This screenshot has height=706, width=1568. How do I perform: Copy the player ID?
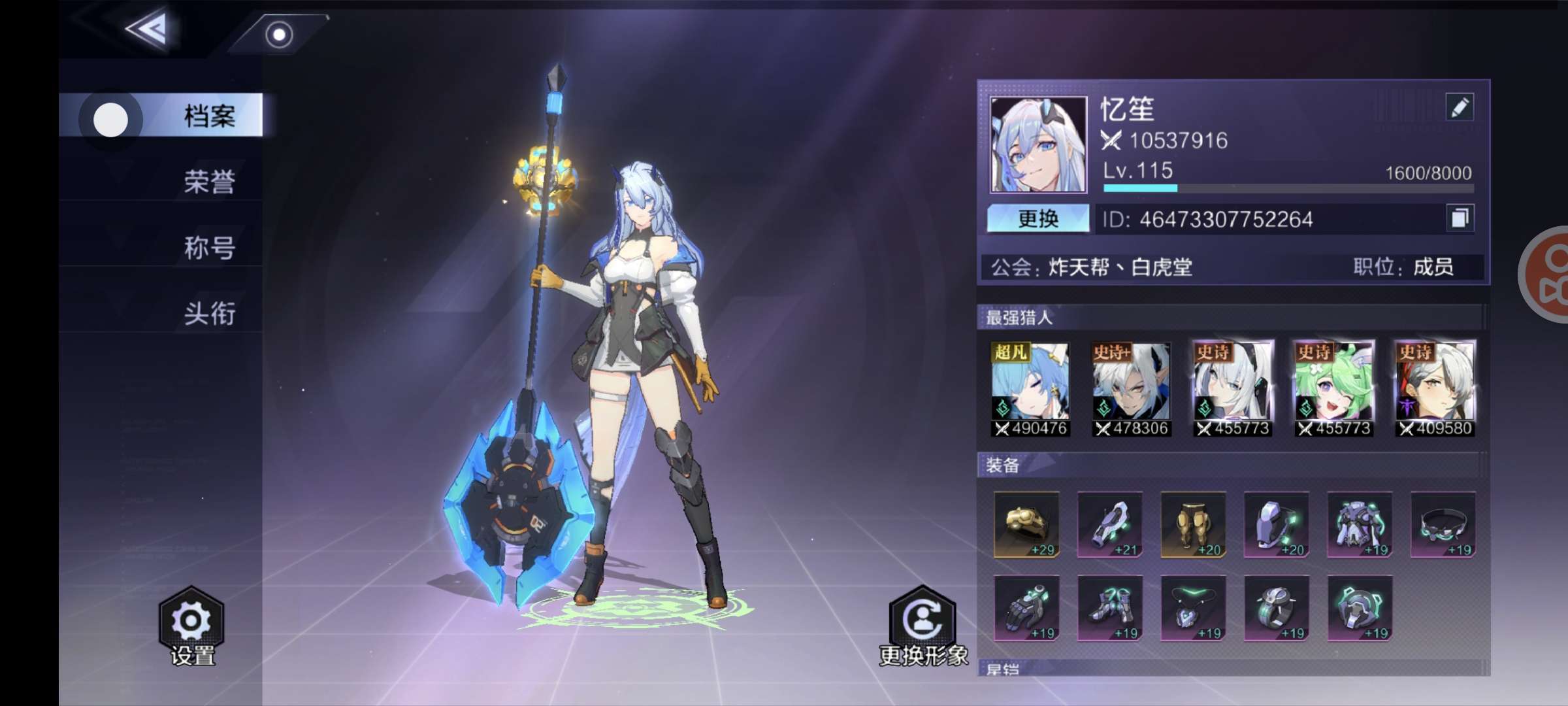pyautogui.click(x=1460, y=218)
